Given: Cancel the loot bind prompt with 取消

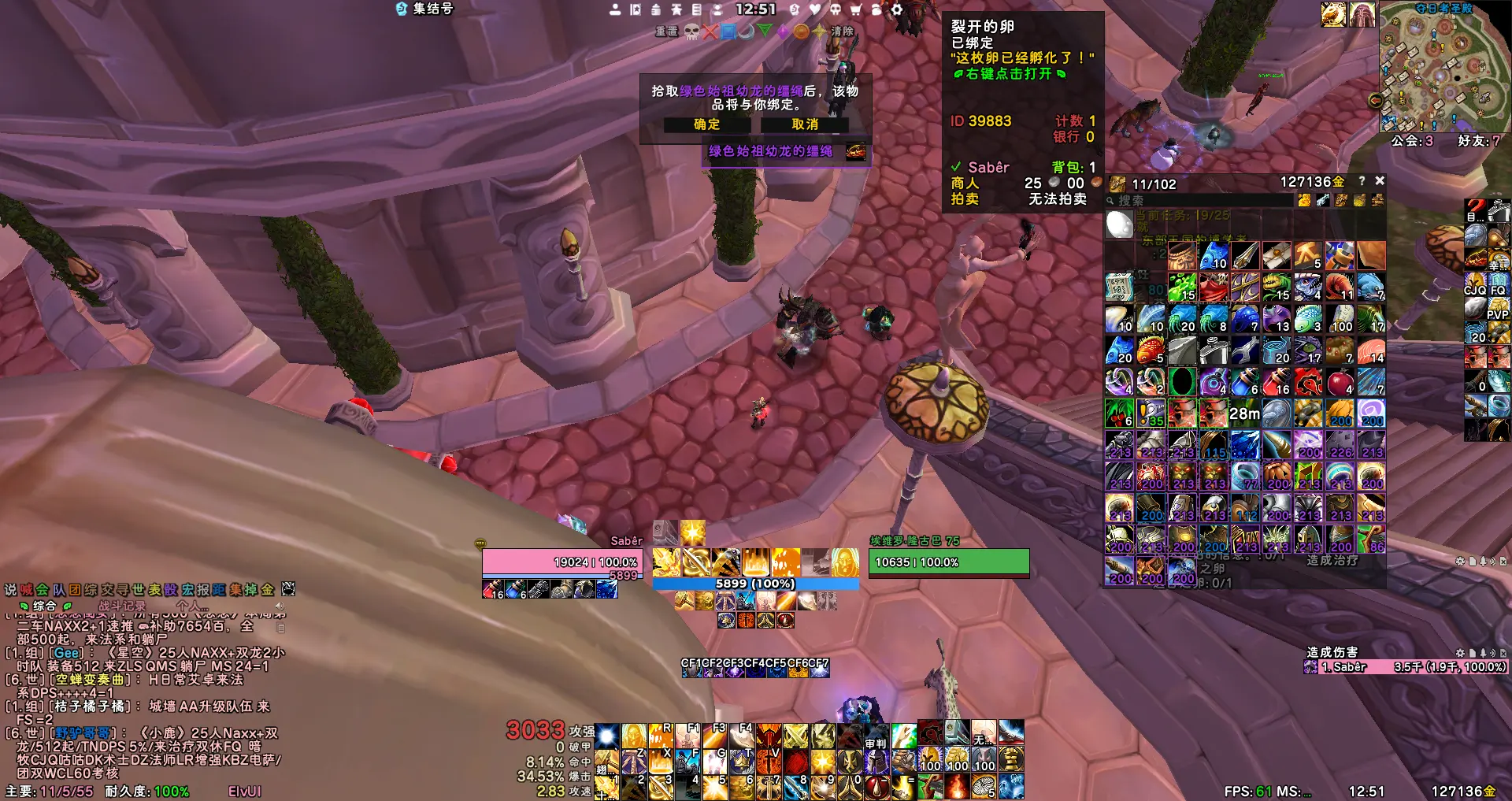Looking at the screenshot, I should [804, 124].
